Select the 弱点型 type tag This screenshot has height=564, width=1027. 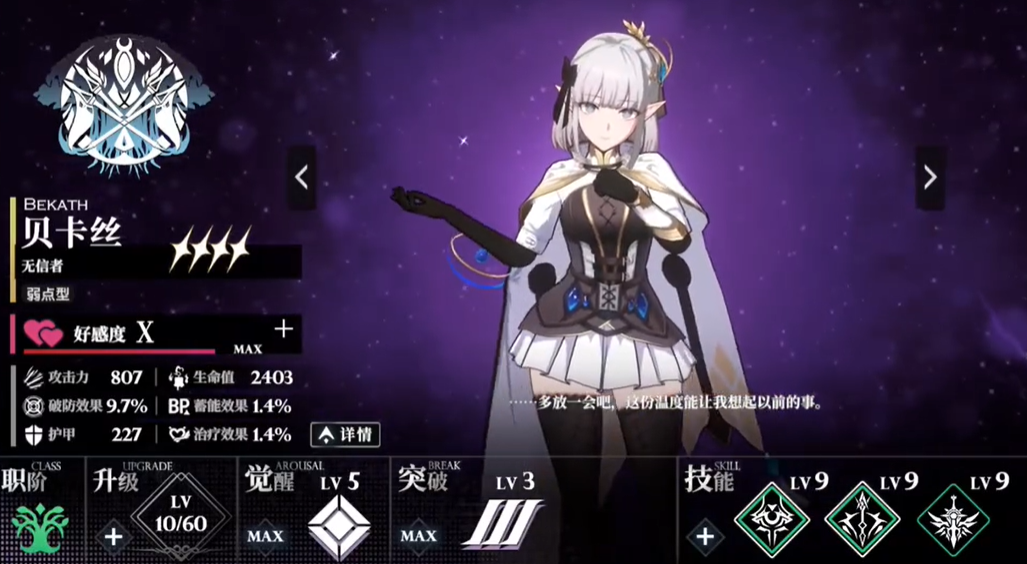(x=49, y=294)
